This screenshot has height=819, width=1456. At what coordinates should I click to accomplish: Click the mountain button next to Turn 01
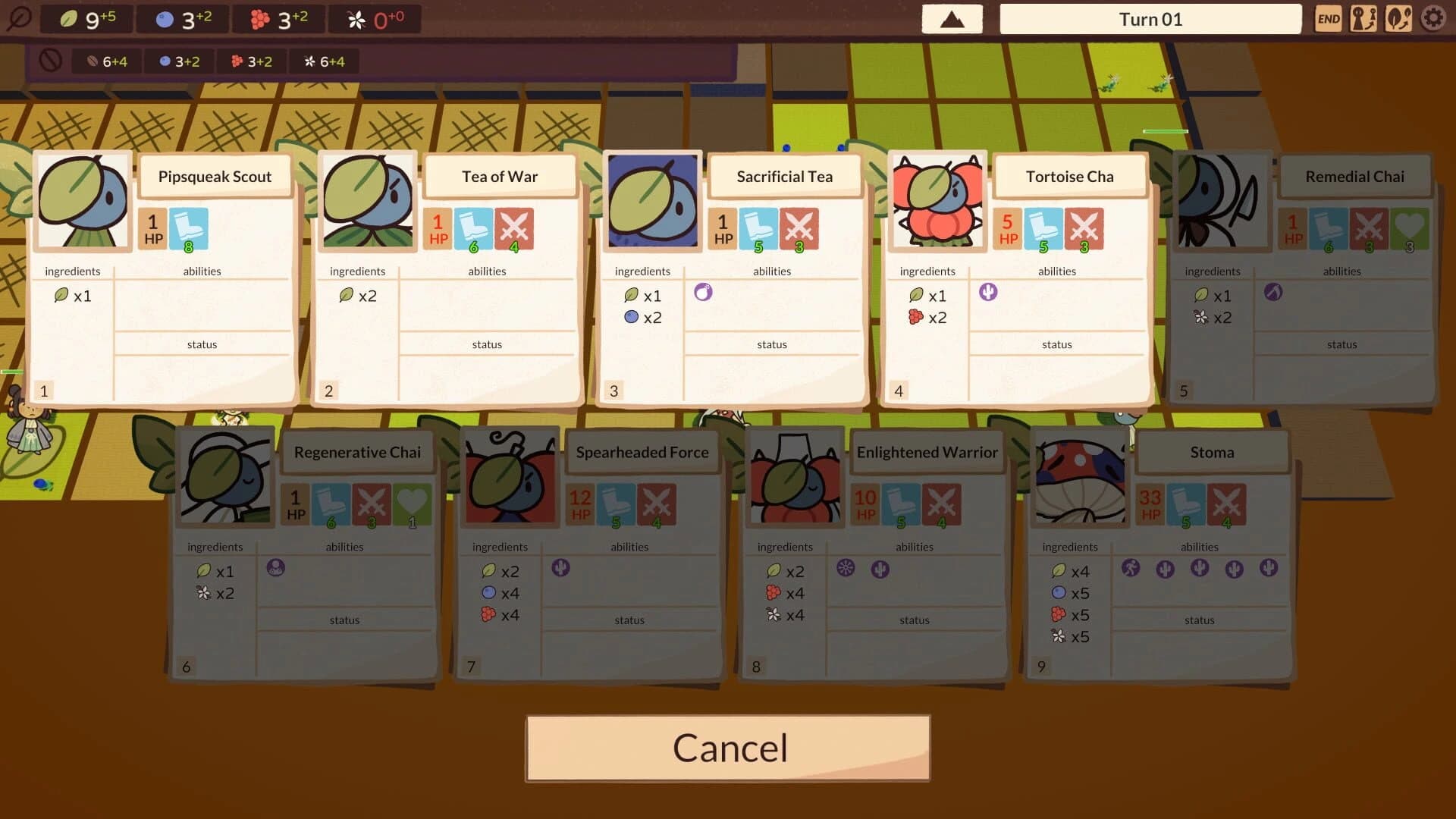click(952, 18)
